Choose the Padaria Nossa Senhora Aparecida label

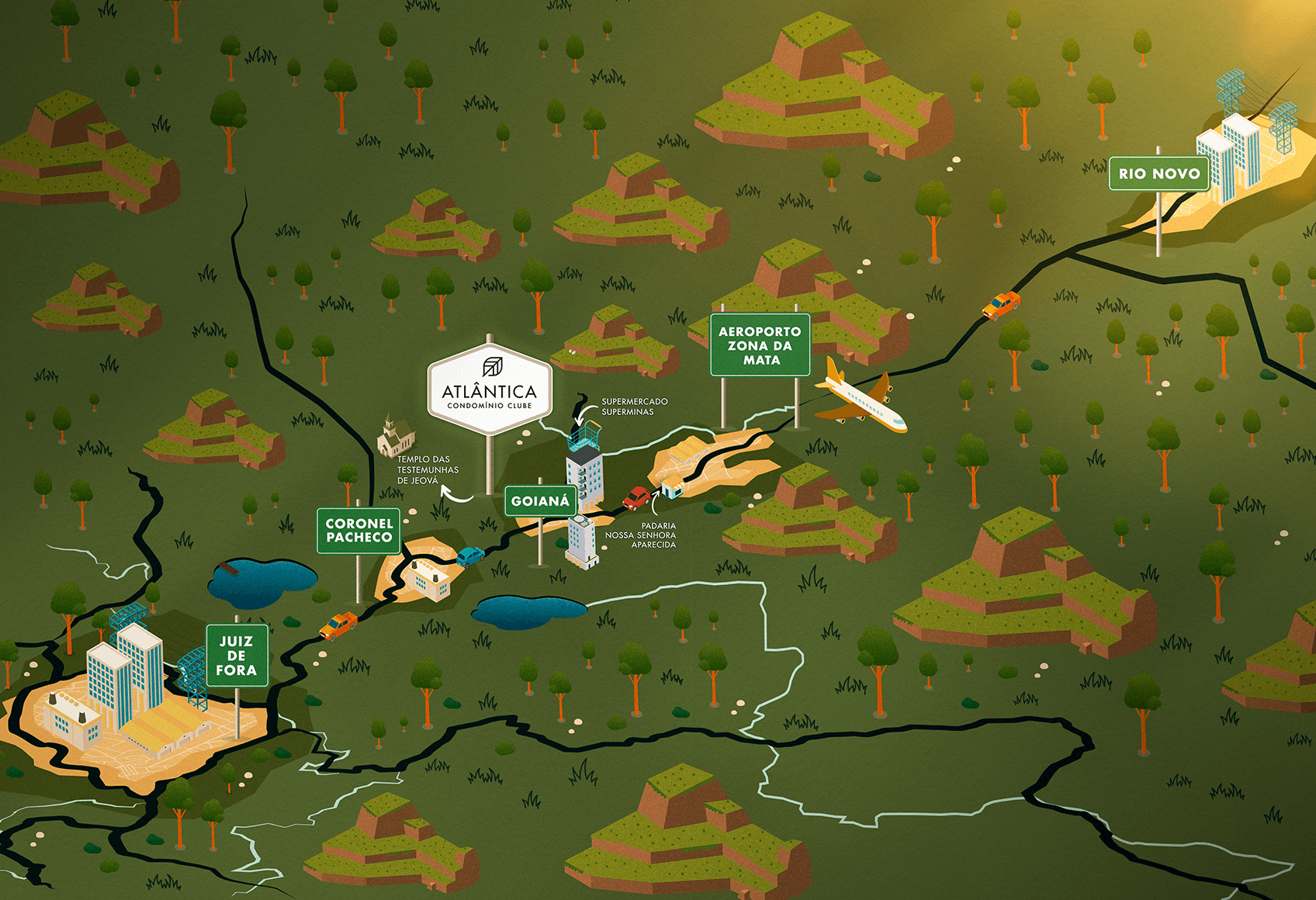tap(641, 535)
